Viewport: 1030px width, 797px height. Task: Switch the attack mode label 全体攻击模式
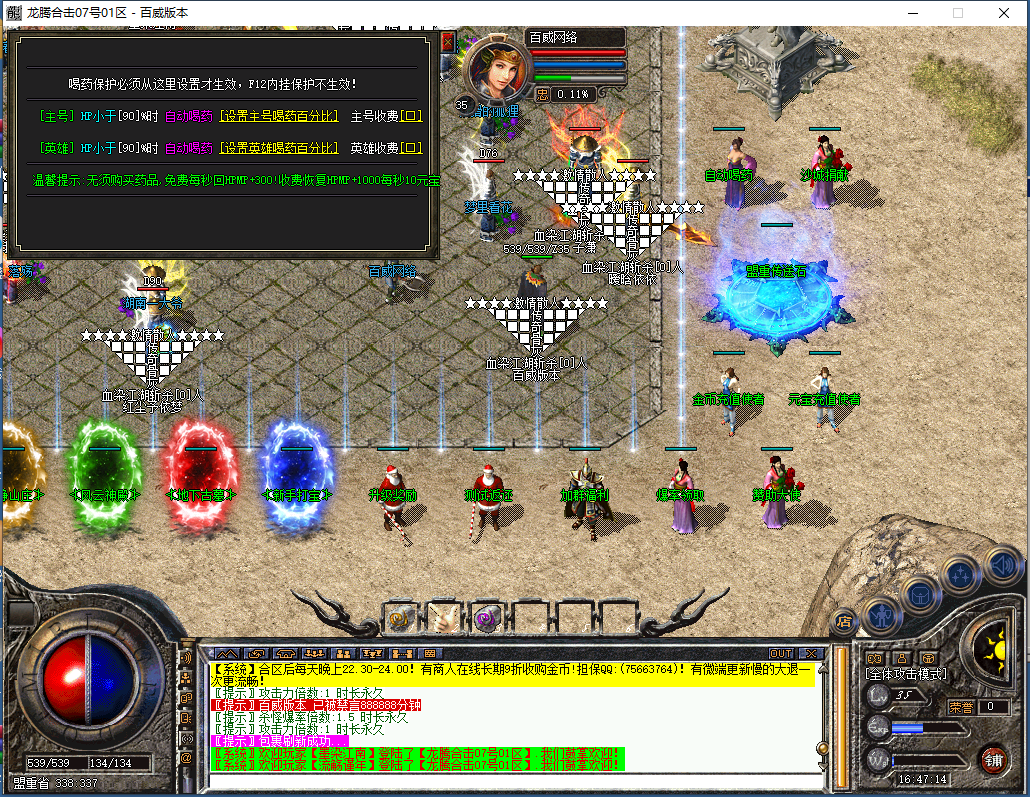(906, 674)
